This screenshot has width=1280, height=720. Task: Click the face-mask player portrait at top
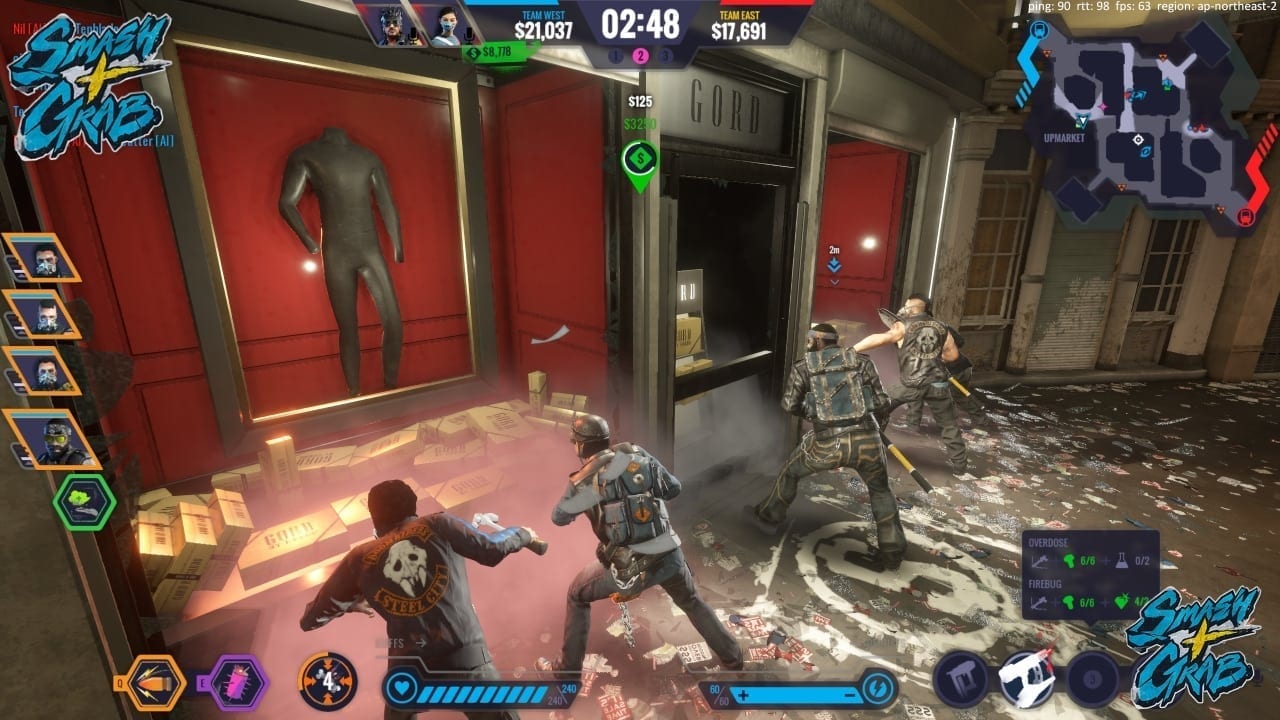click(x=446, y=25)
